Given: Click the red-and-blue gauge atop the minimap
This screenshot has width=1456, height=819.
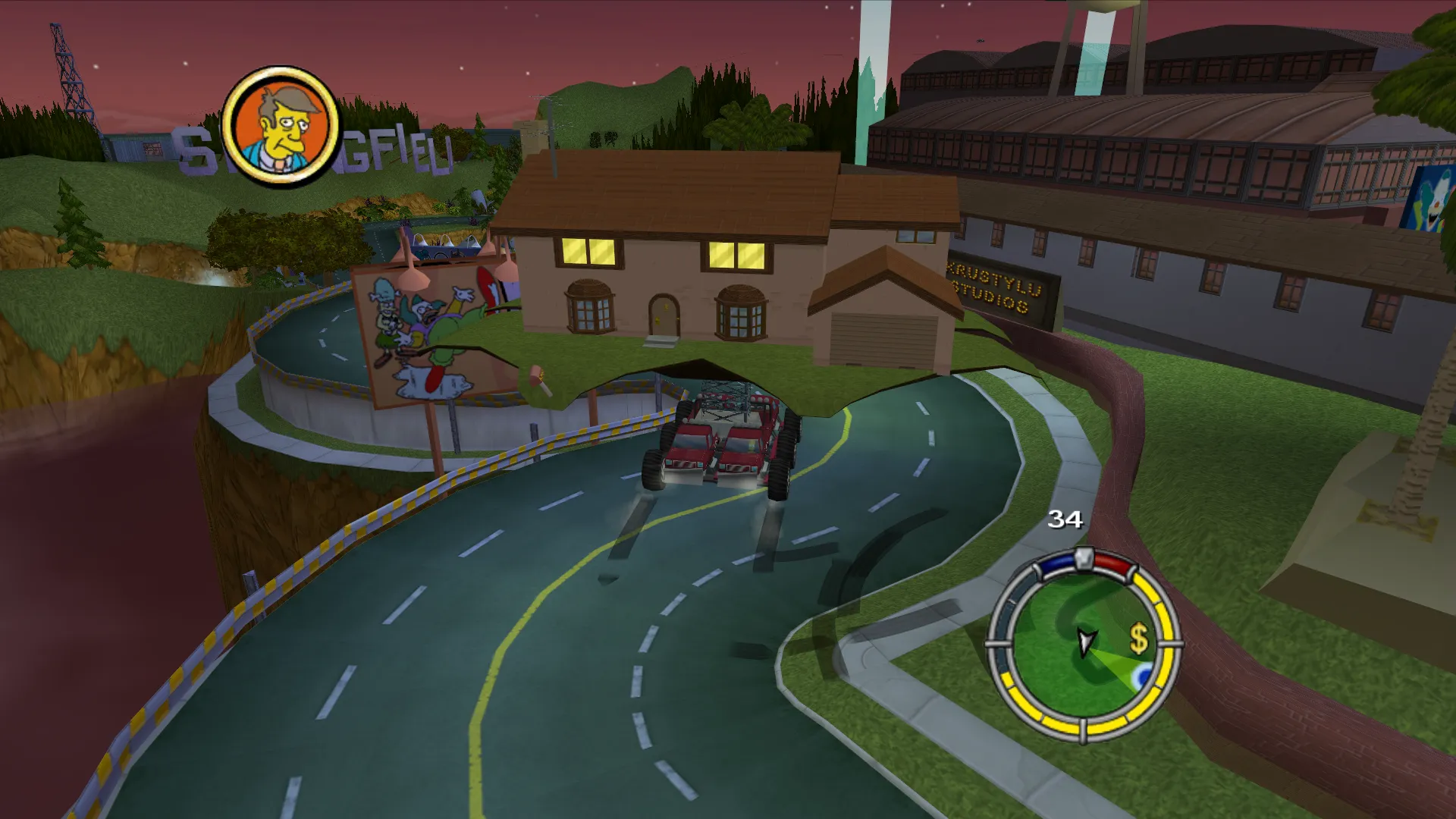Looking at the screenshot, I should [1084, 559].
